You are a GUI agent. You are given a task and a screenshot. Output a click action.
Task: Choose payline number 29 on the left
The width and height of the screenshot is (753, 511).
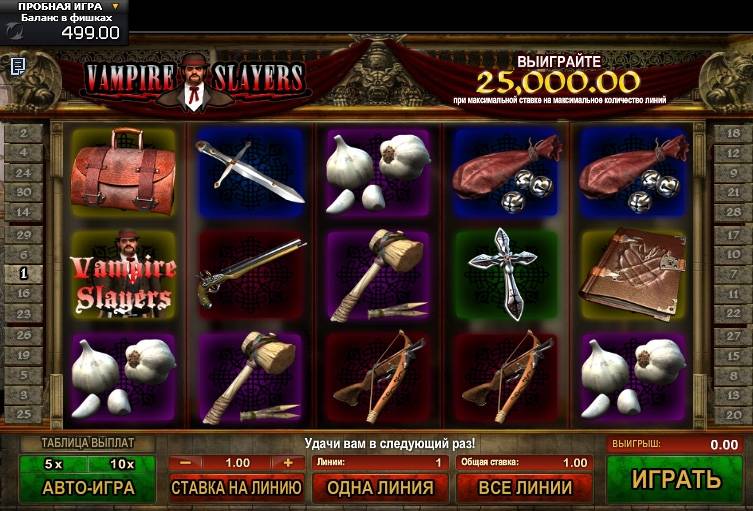[x=23, y=234]
